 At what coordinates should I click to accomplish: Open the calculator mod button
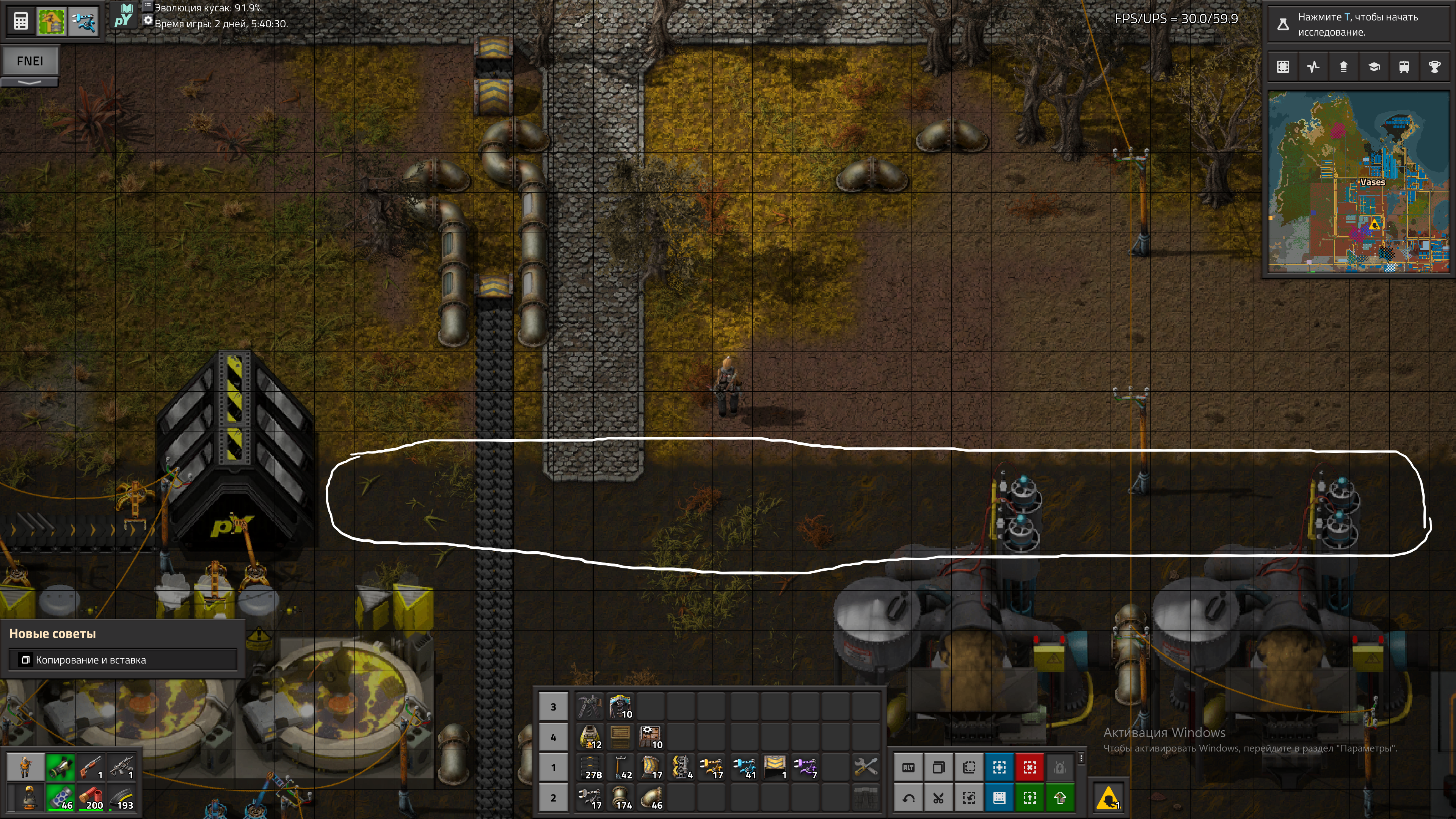21,22
